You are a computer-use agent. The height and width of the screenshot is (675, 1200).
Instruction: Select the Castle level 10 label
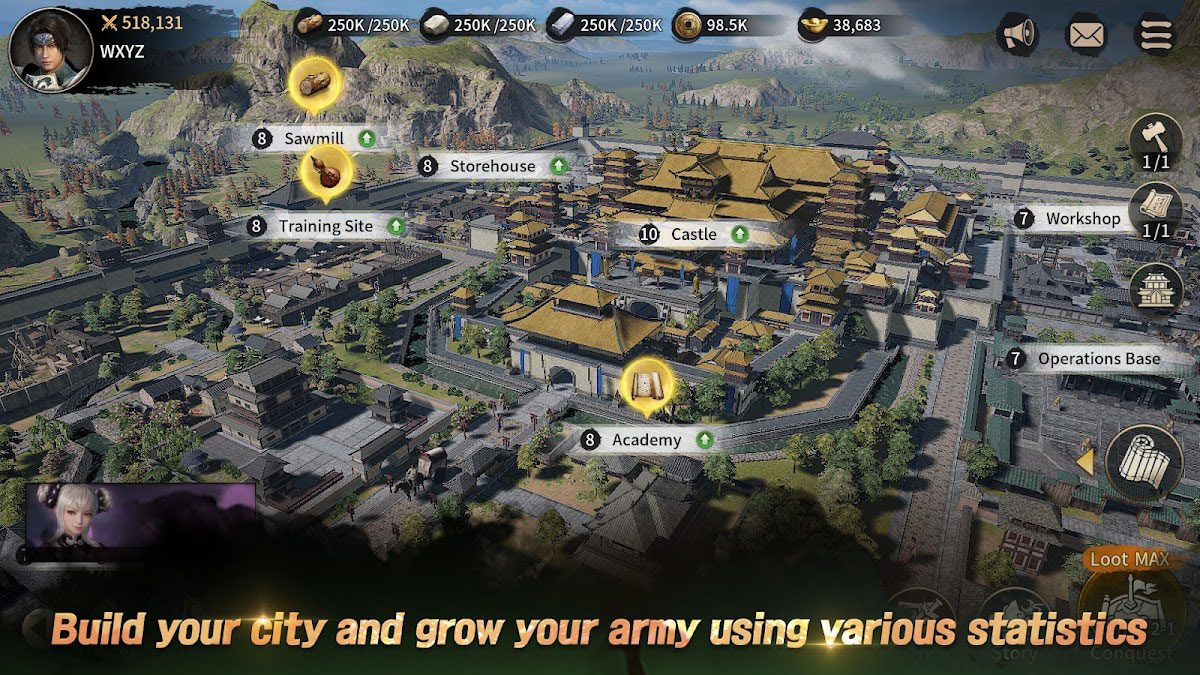[x=693, y=234]
